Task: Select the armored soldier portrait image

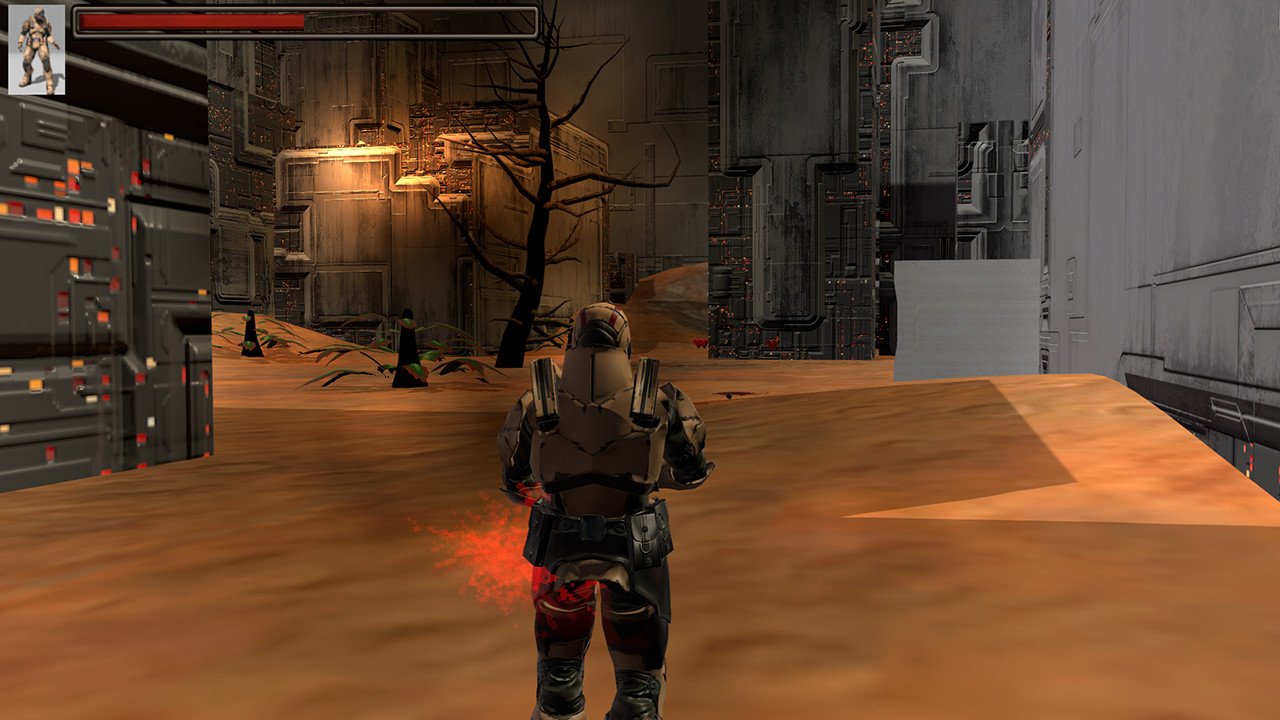Action: pos(37,48)
